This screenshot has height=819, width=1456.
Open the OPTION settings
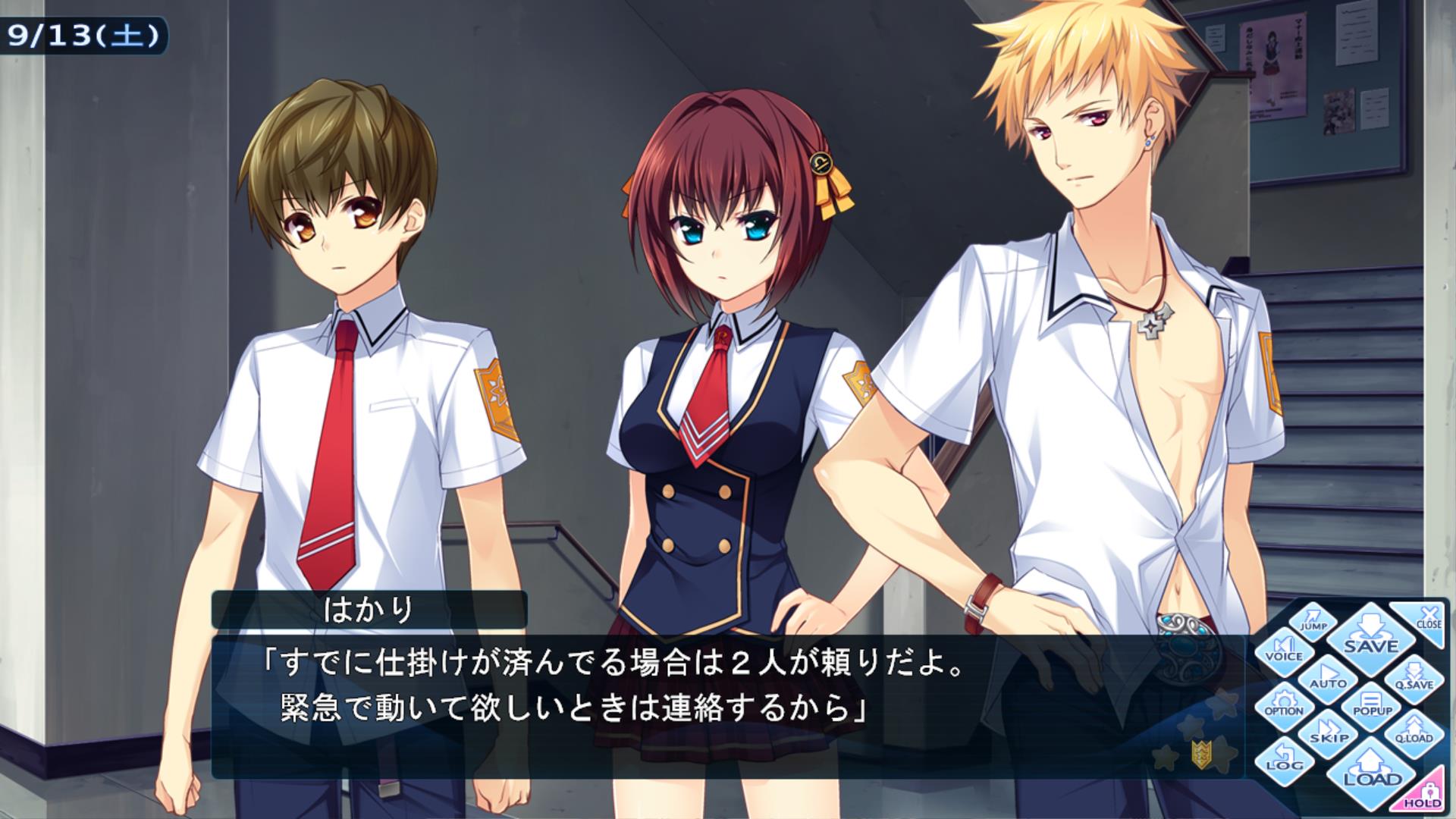tap(1283, 705)
